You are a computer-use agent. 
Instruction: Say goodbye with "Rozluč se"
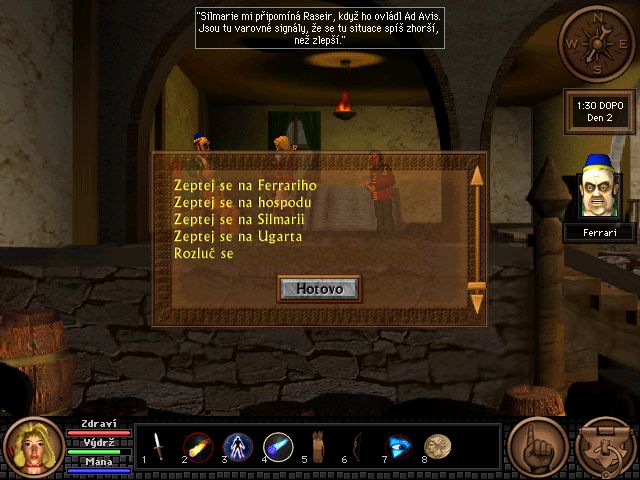click(209, 253)
